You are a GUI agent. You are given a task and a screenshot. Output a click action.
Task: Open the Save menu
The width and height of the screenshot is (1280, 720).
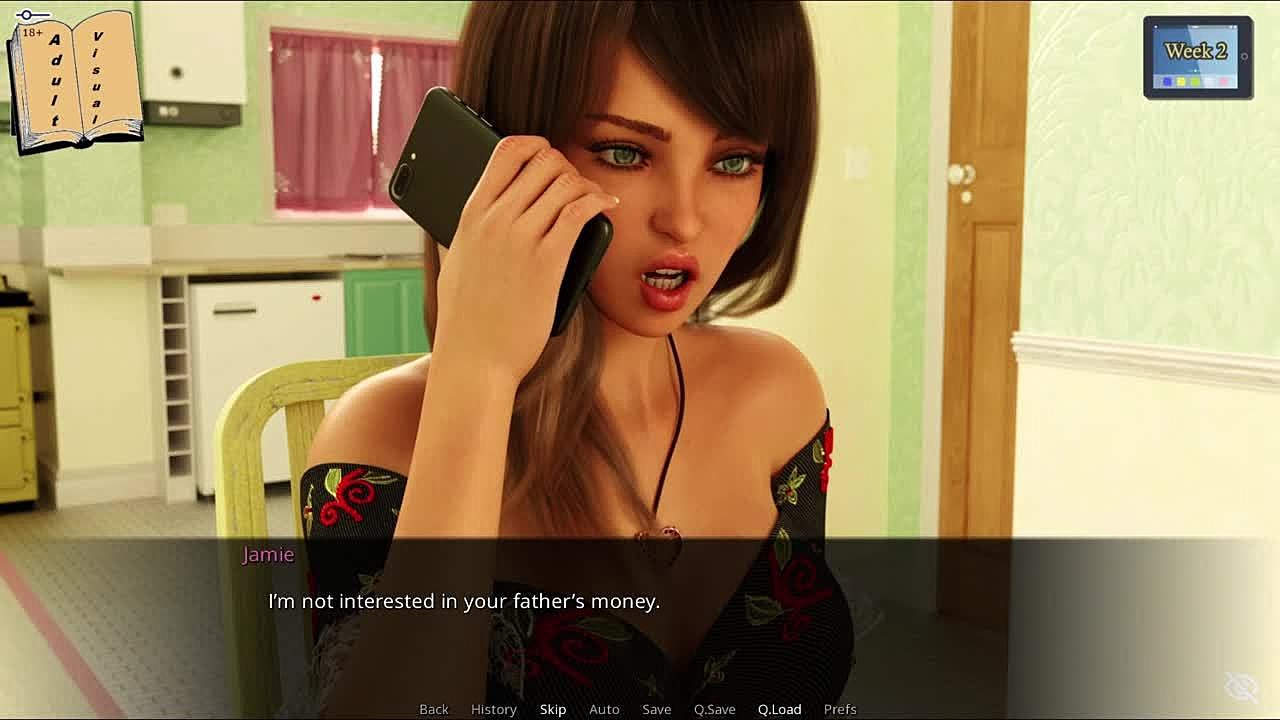[656, 709]
